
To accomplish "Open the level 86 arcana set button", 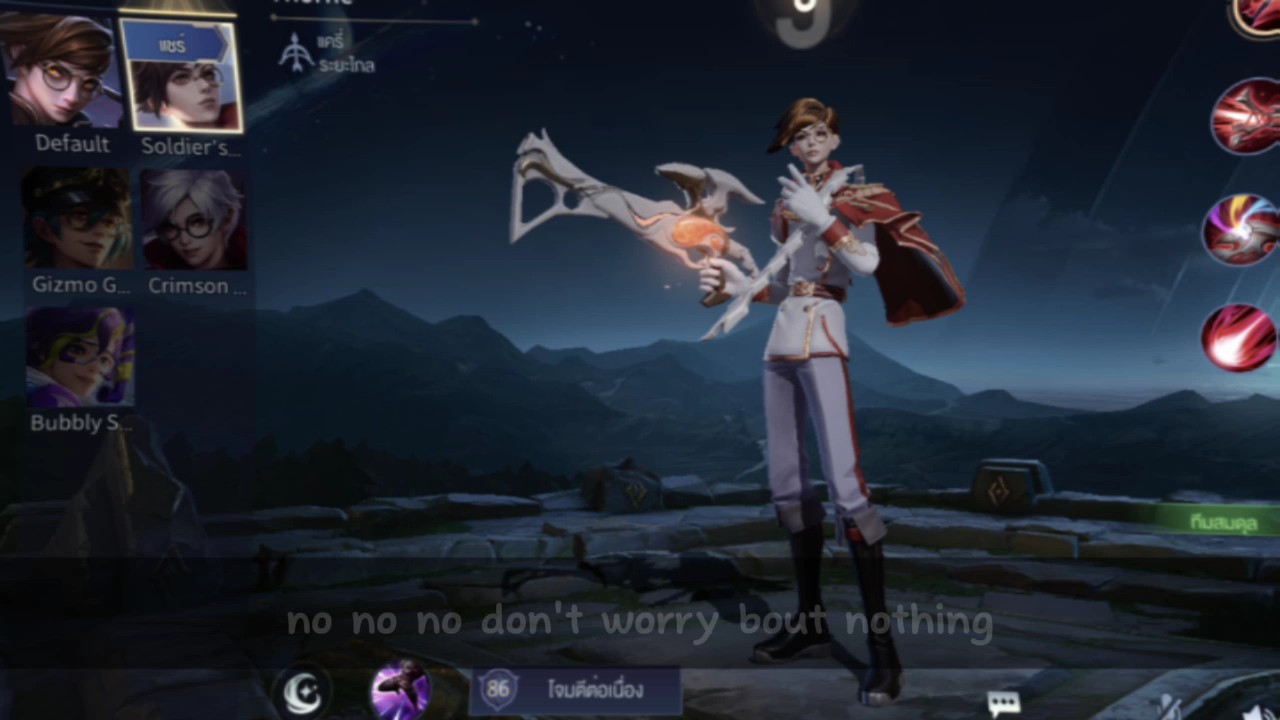I will click(x=575, y=690).
